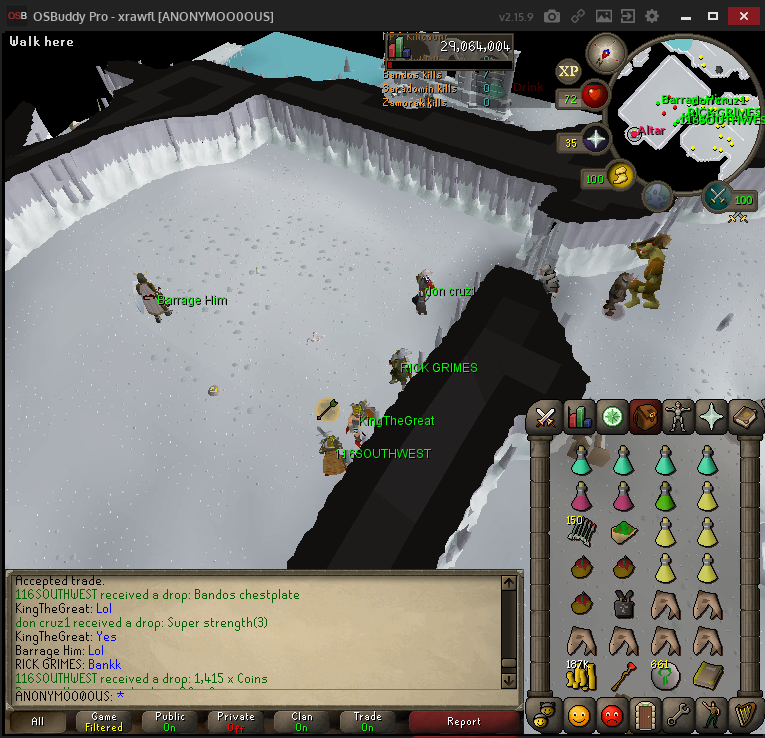Toggle the XP drops button

(568, 70)
